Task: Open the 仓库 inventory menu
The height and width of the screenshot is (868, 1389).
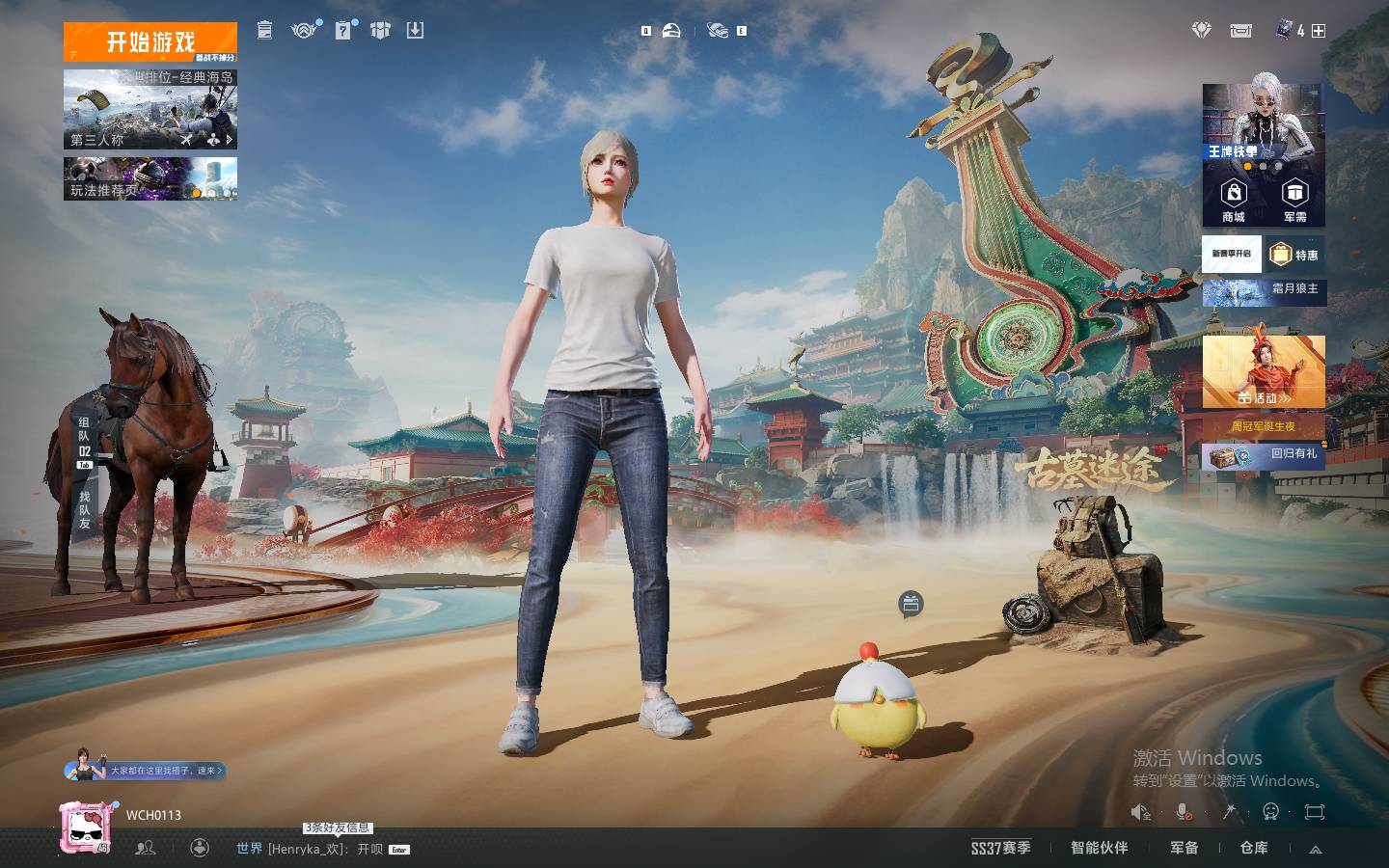Action: point(1253,848)
